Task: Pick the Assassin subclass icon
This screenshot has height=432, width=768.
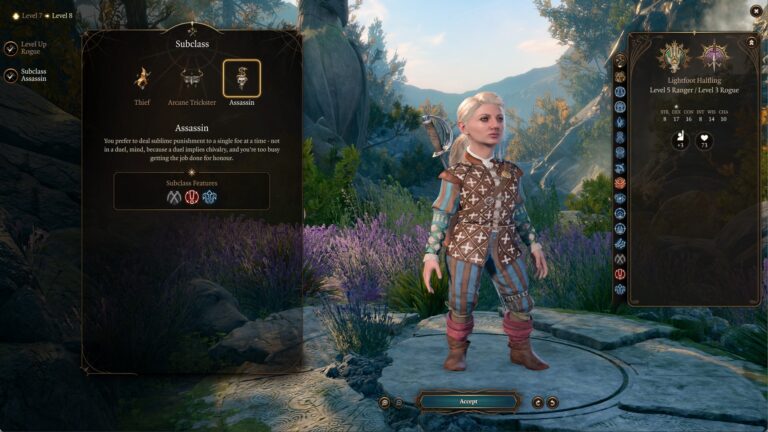Action: 241,78
